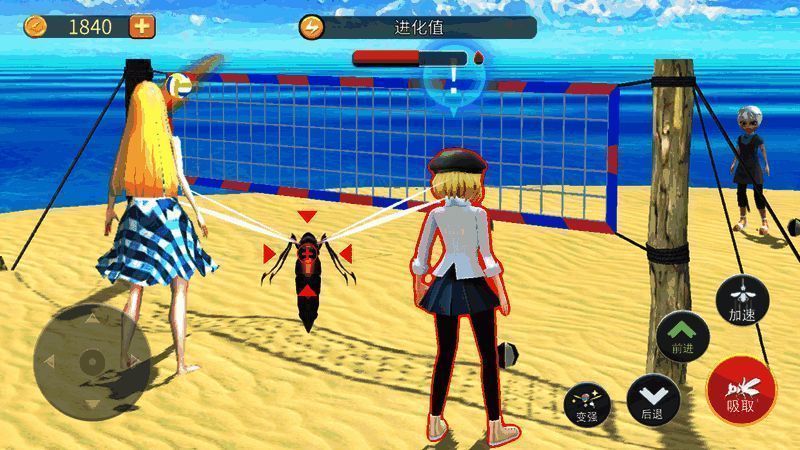Tap the green 前进 forward button
Viewport: 800px width, 450px height.
point(683,337)
